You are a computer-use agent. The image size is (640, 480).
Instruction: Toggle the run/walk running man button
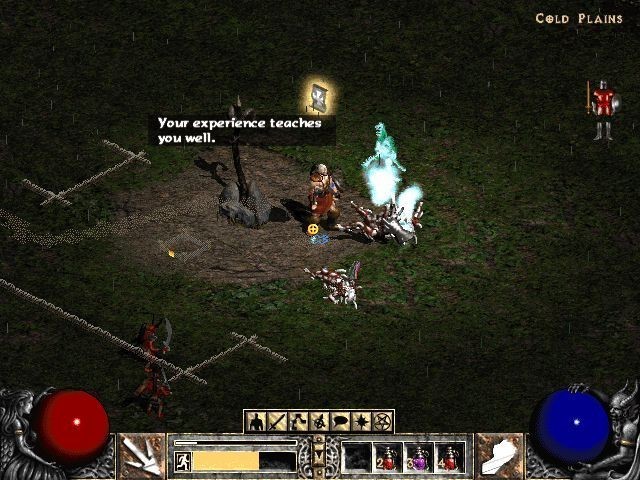coord(183,461)
